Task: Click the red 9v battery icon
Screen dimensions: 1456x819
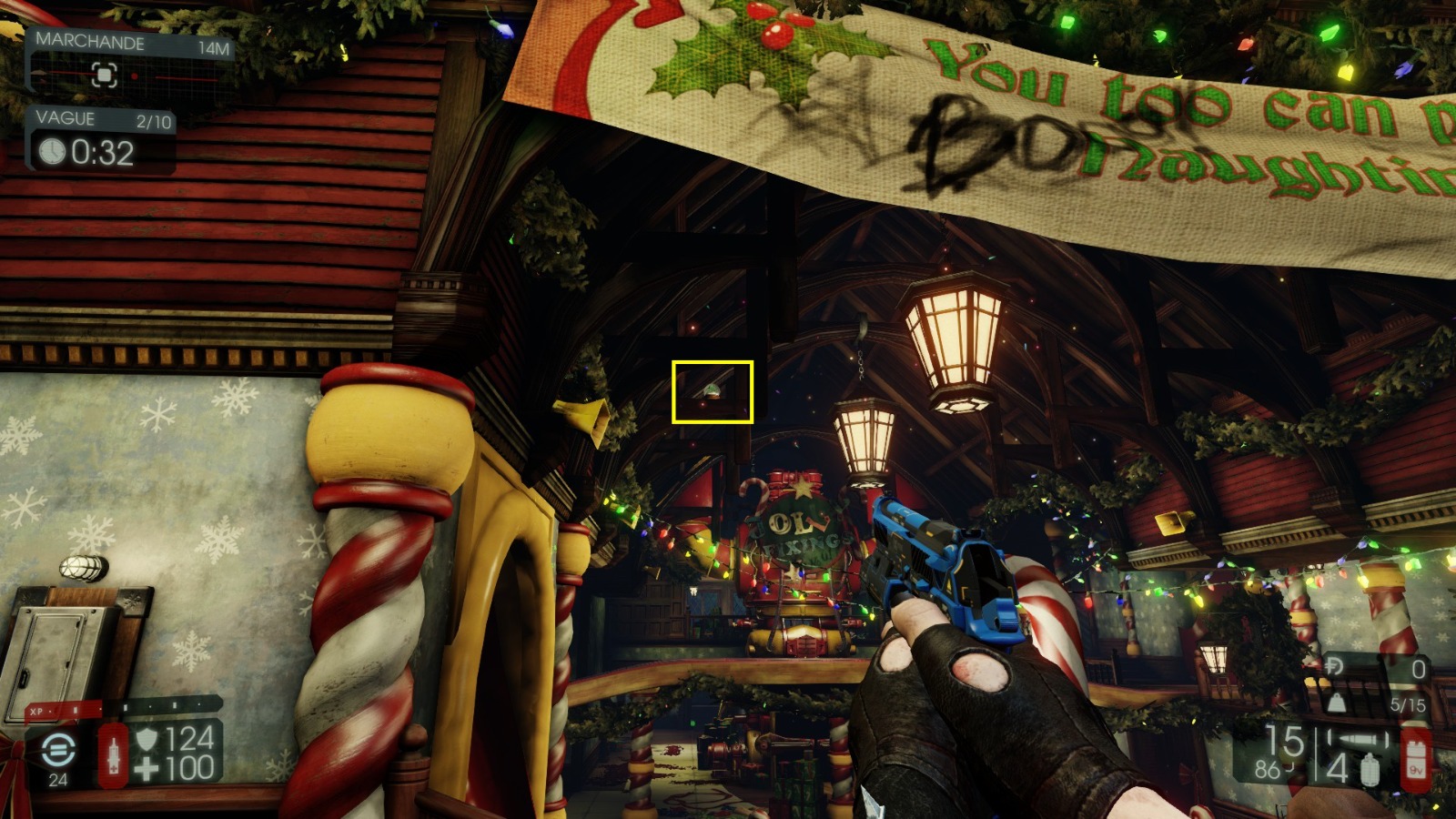Action: [x=1416, y=761]
